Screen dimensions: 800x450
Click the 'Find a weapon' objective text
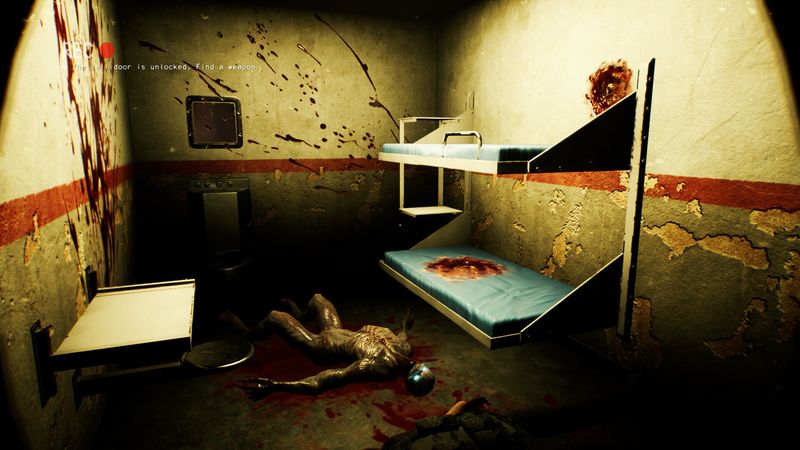[228, 67]
